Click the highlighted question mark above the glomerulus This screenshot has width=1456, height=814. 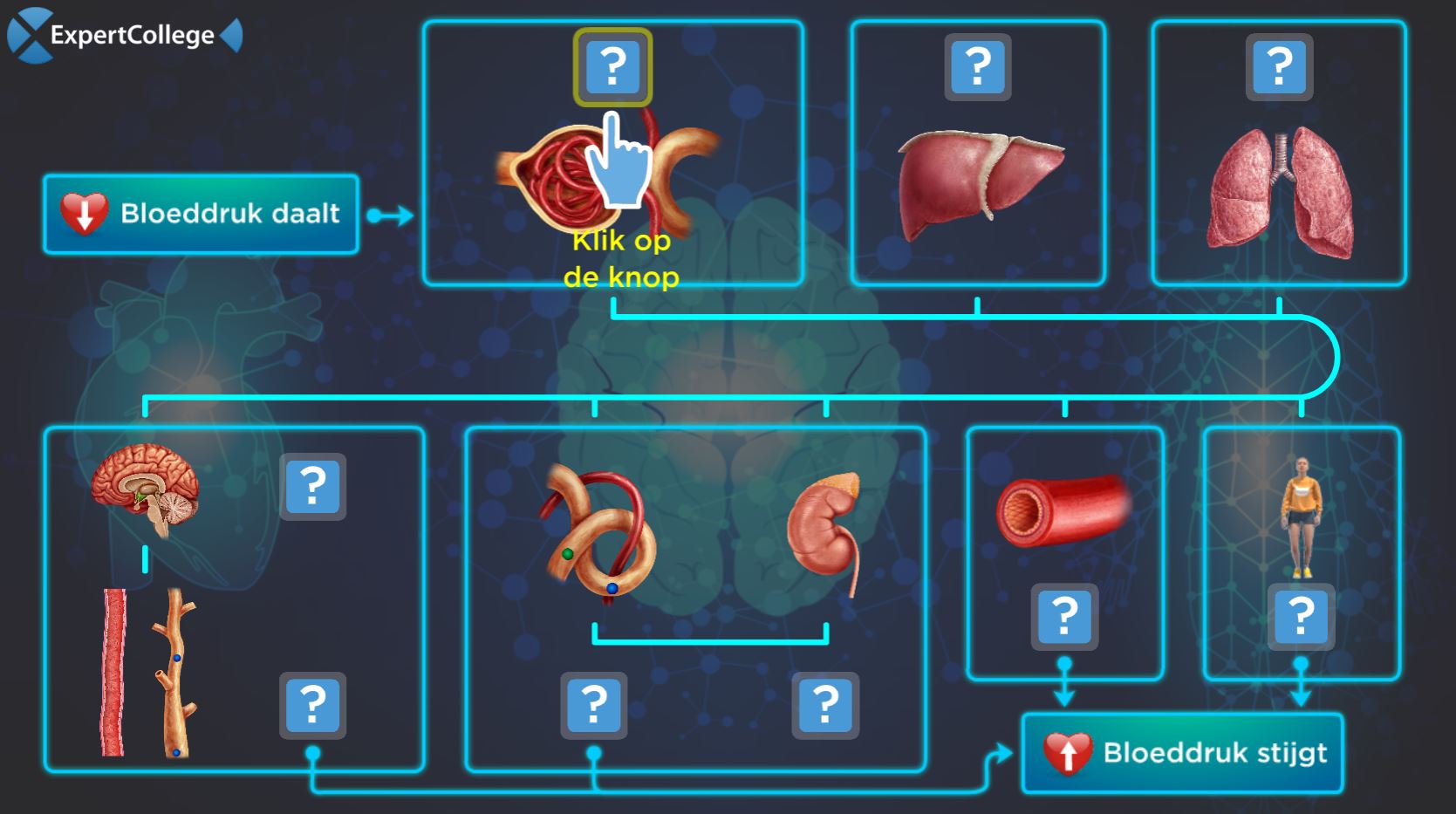click(612, 67)
